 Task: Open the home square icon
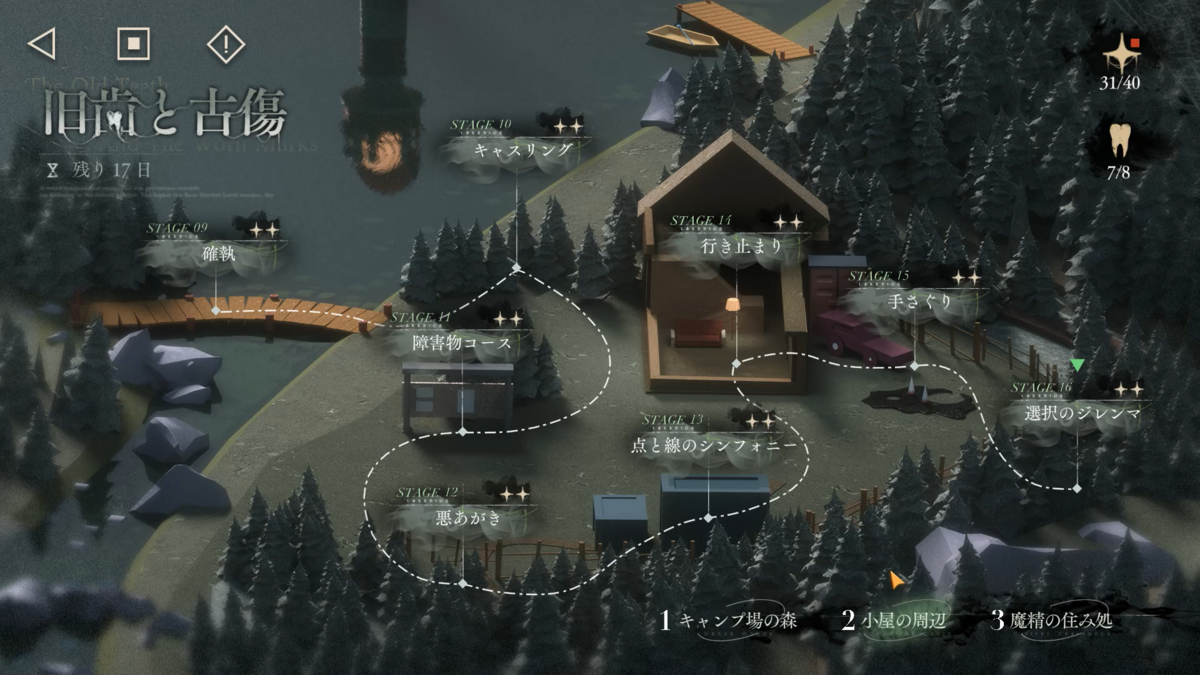pos(133,43)
